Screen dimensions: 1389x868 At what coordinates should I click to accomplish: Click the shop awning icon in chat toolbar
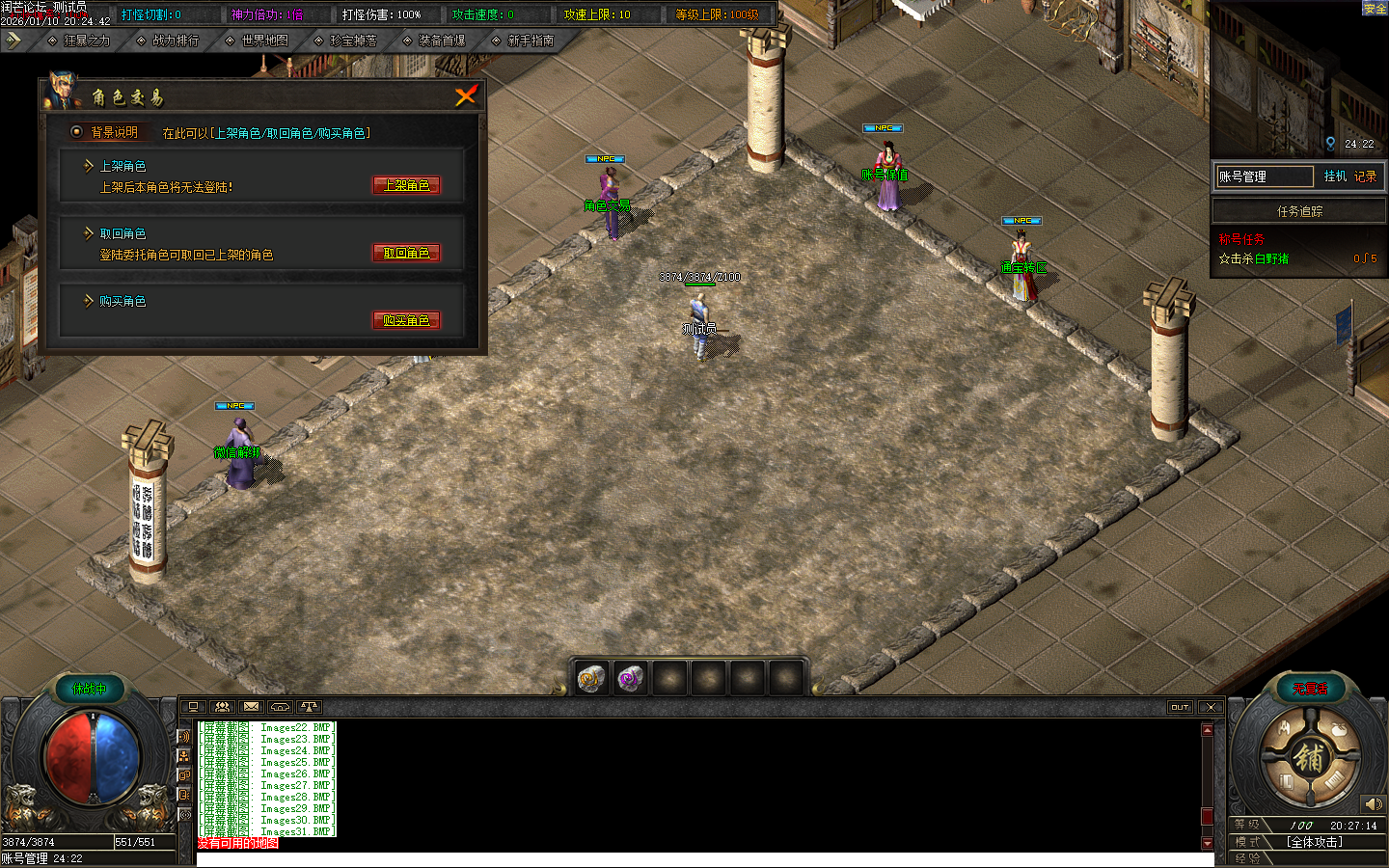281,707
